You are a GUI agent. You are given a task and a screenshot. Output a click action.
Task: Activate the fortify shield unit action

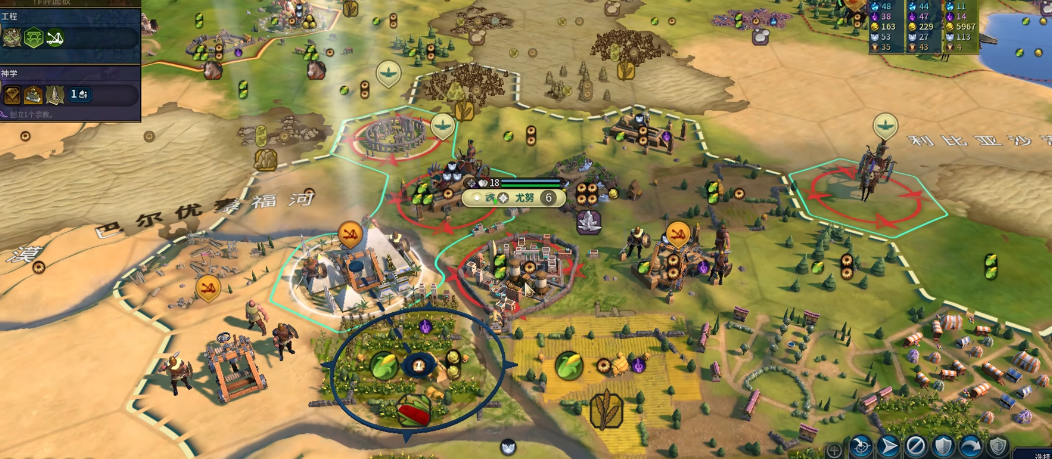pyautogui.click(x=943, y=446)
